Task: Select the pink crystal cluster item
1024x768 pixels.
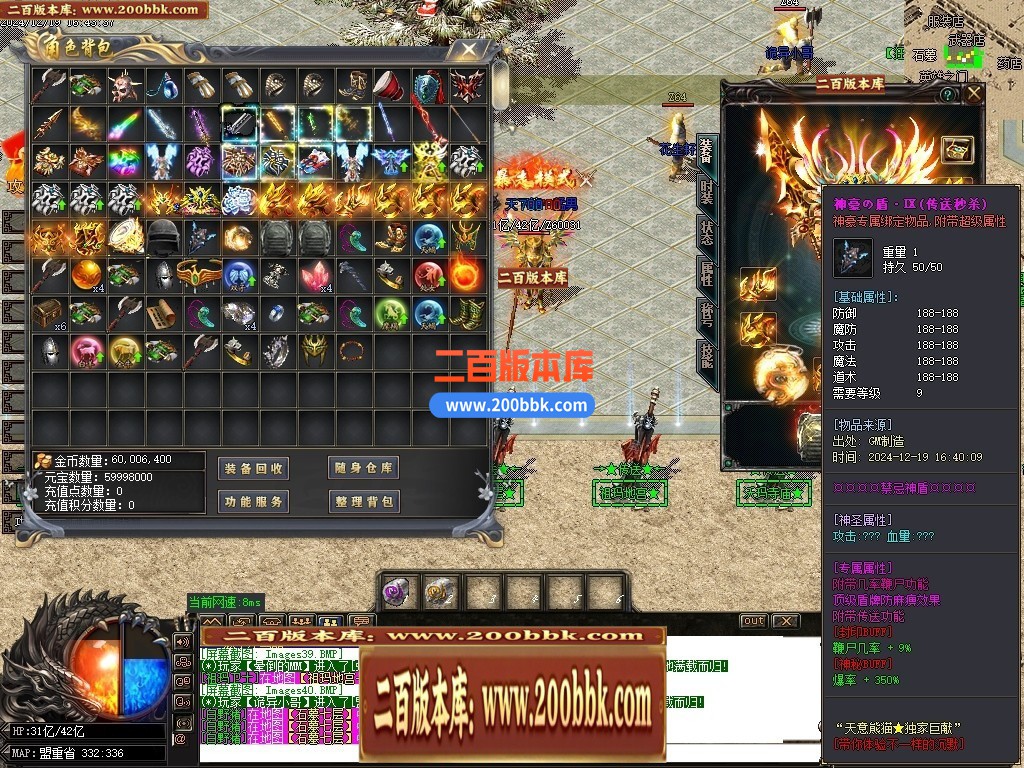Action: click(314, 275)
